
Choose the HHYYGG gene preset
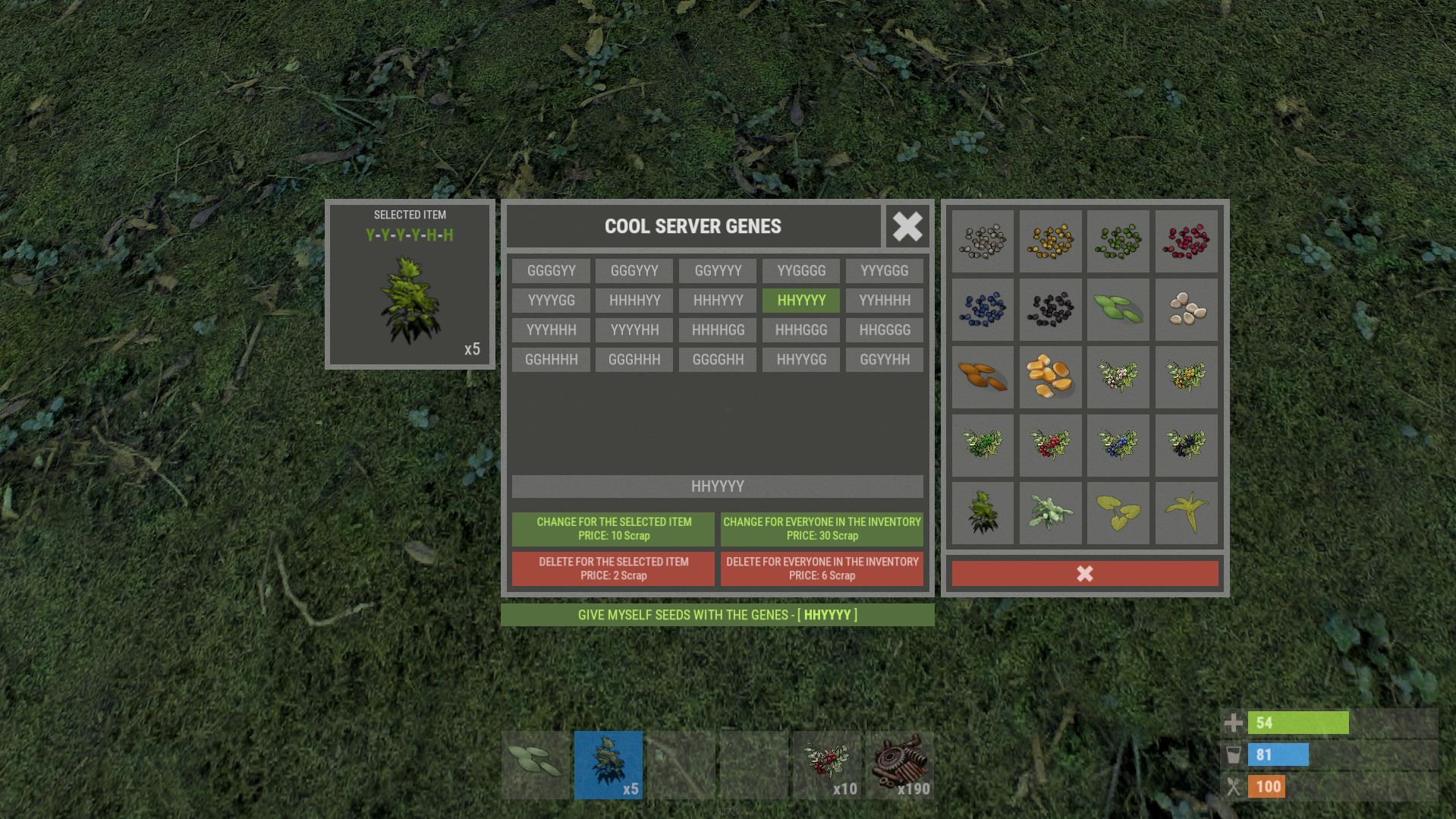(800, 360)
